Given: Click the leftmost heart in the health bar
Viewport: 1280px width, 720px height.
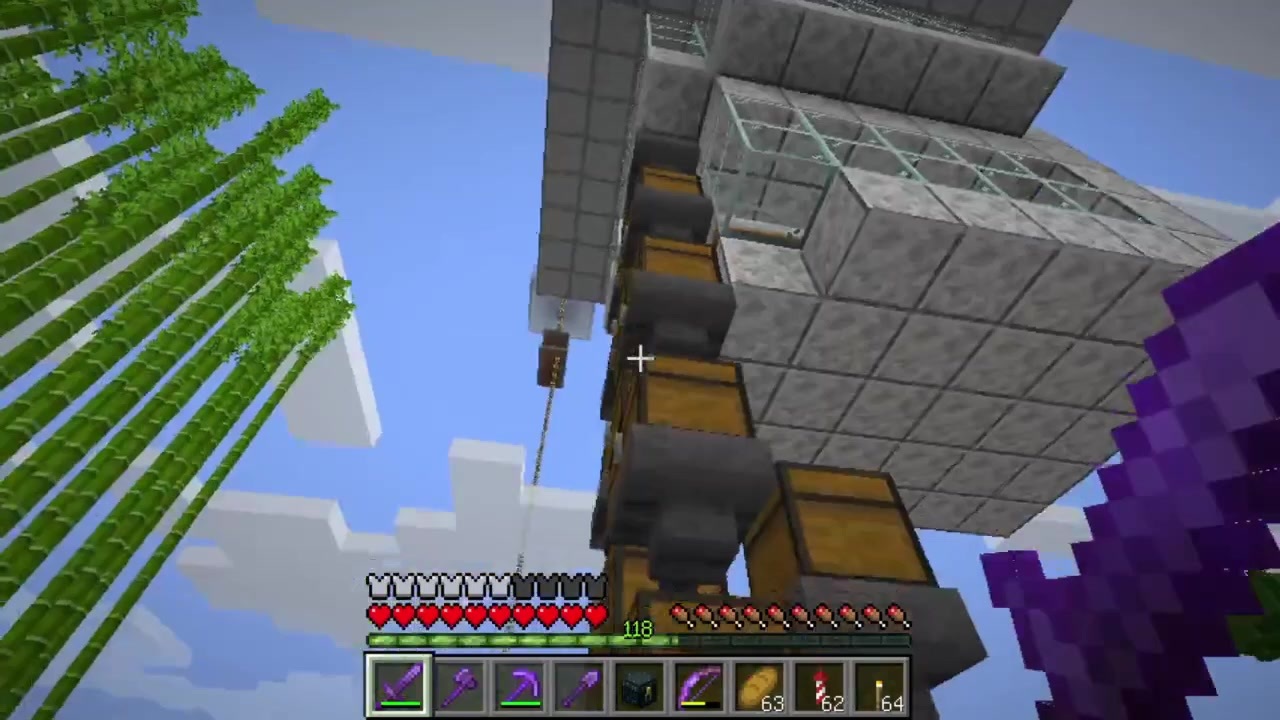Looking at the screenshot, I should click(x=378, y=615).
